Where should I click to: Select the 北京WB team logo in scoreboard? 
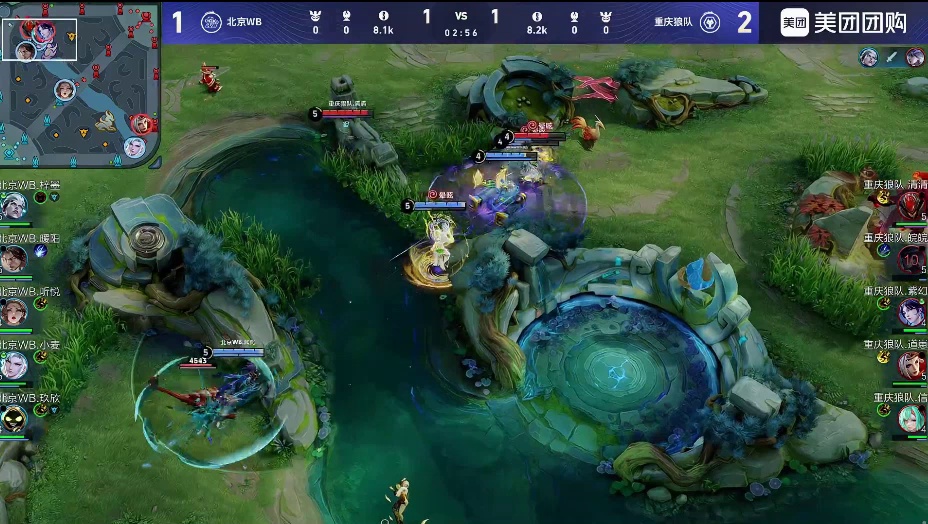point(211,22)
